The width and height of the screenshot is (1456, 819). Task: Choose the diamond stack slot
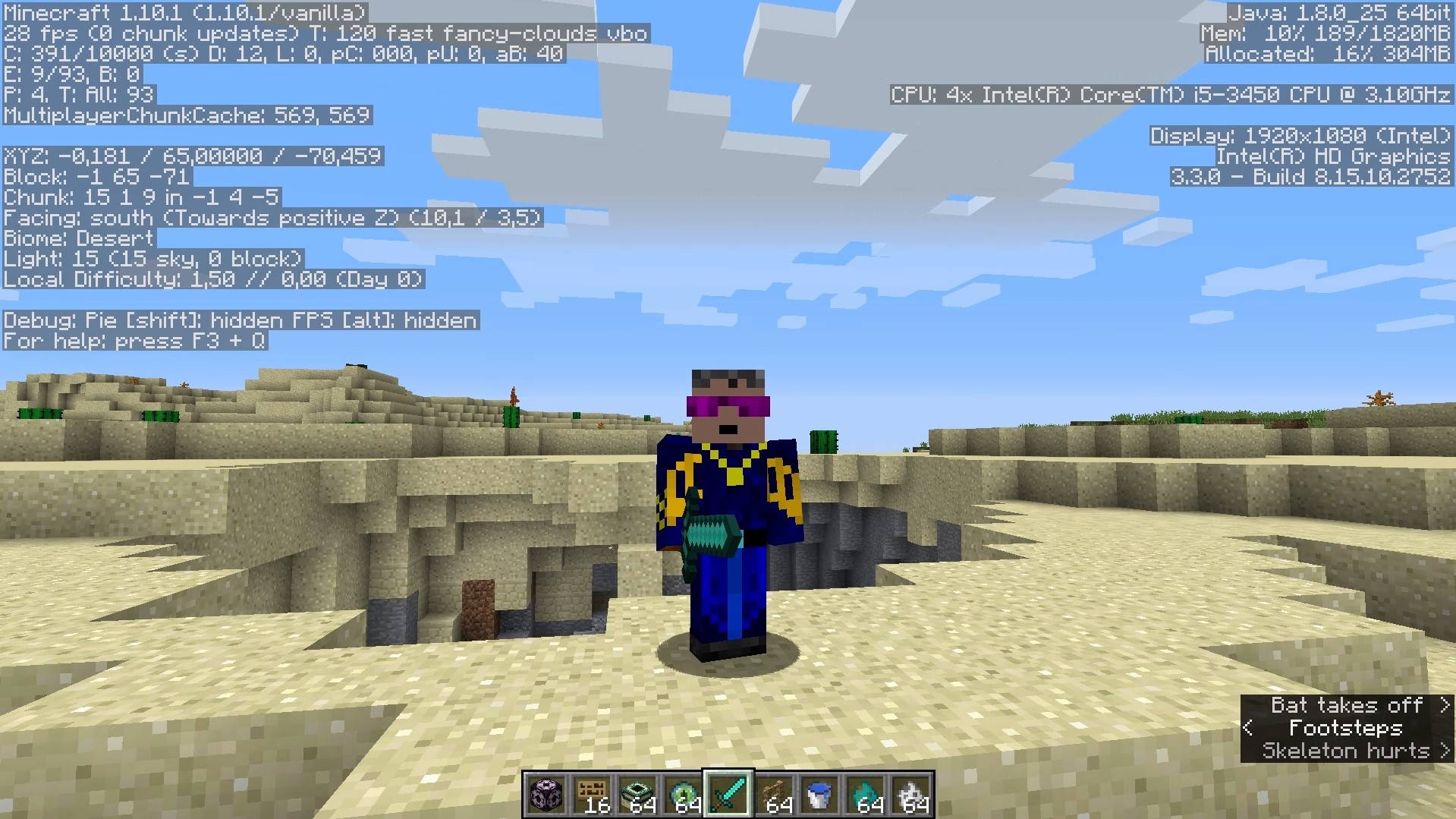tap(865, 794)
